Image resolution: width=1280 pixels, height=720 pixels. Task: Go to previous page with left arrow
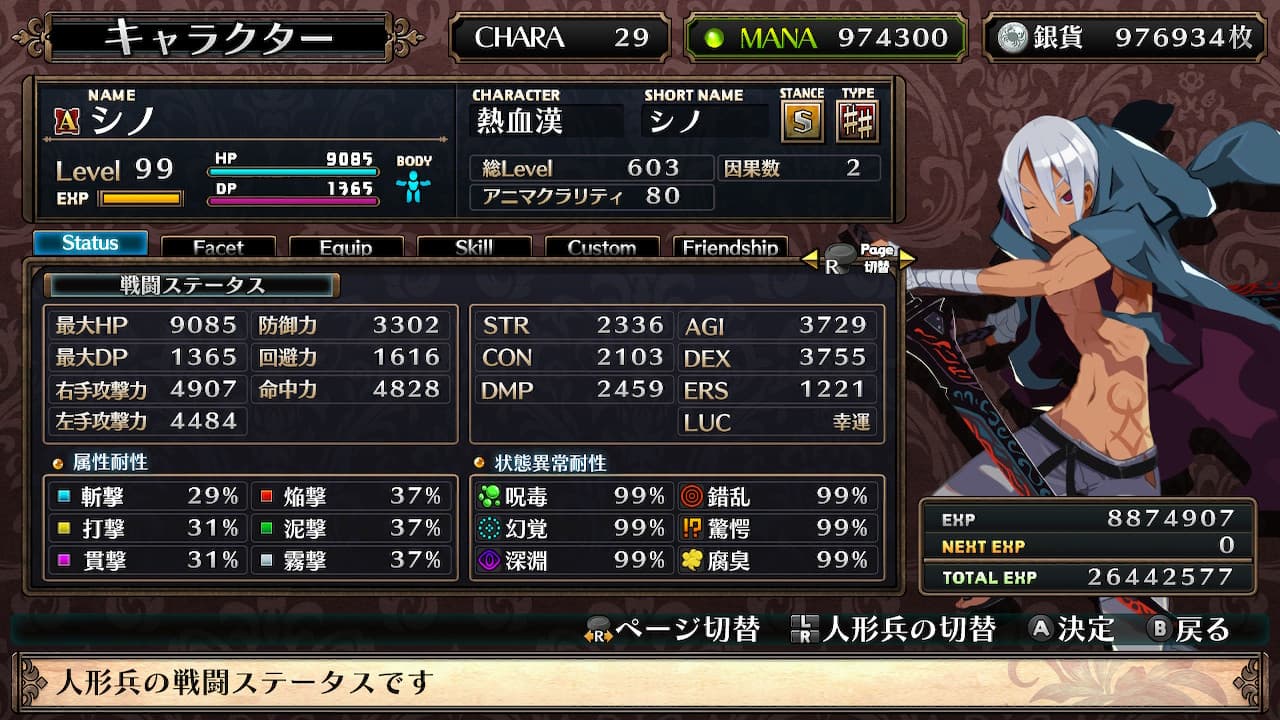tap(810, 260)
